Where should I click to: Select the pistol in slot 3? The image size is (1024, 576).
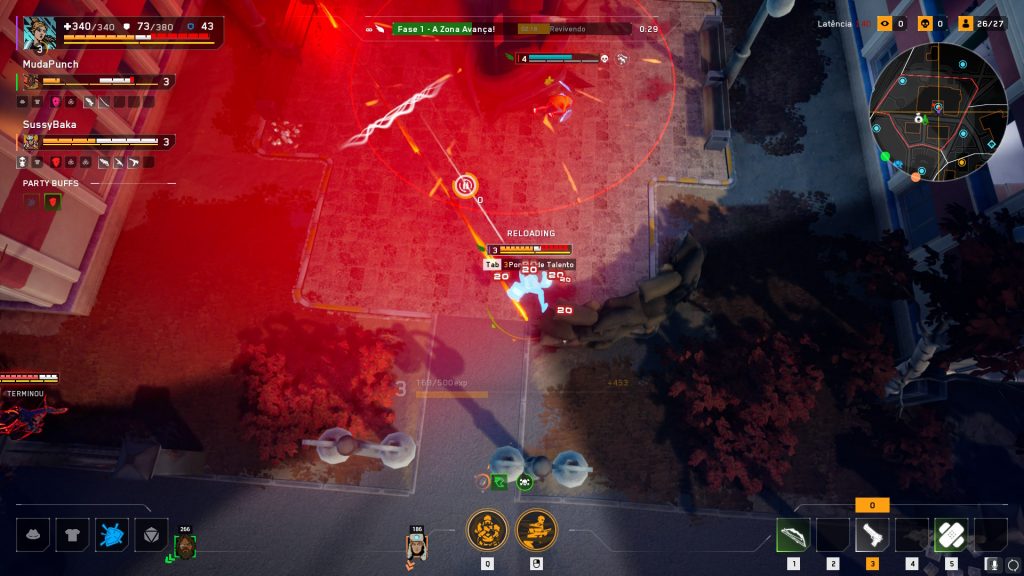[x=872, y=536]
